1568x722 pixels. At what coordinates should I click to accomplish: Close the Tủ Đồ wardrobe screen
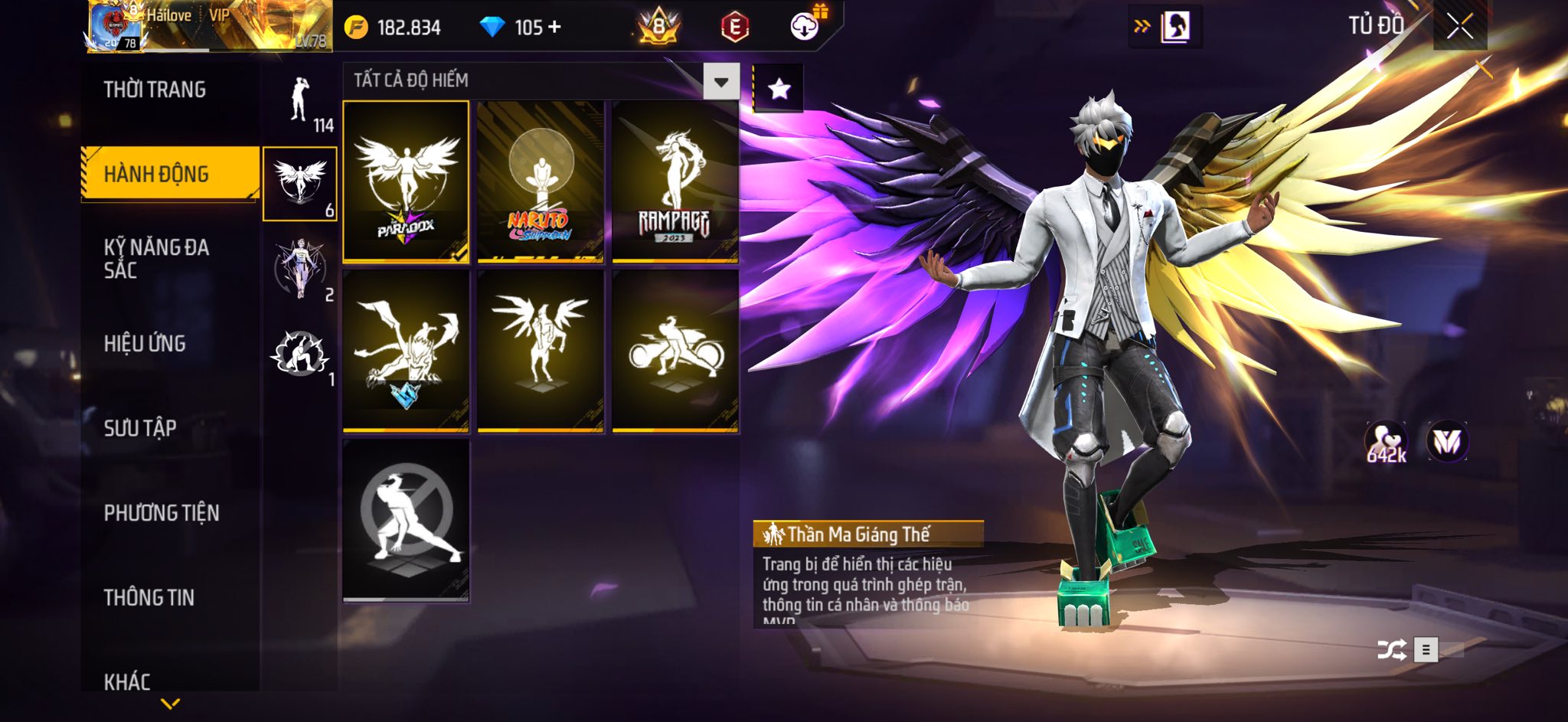(1459, 27)
